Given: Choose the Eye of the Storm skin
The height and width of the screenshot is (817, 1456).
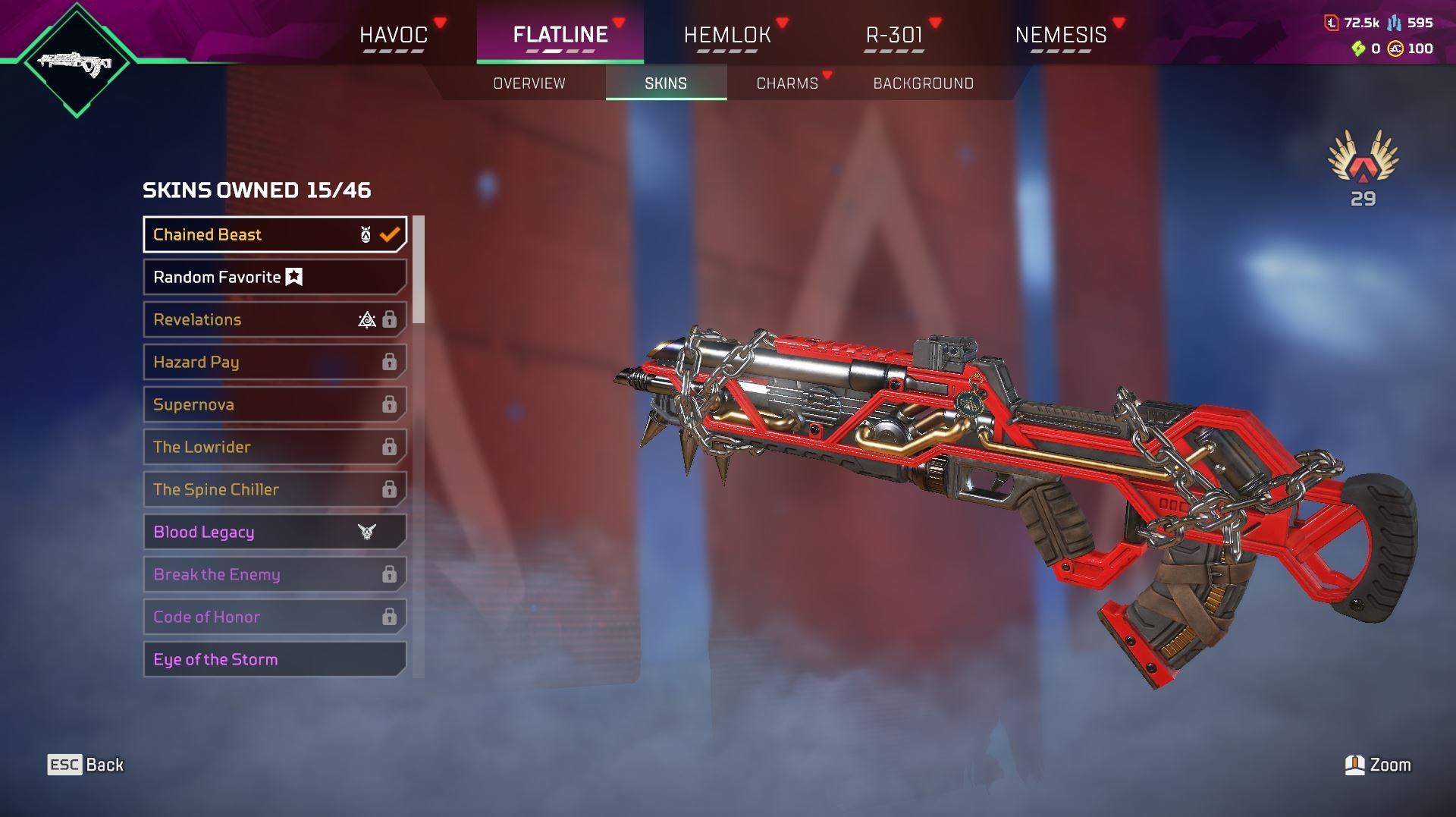Looking at the screenshot, I should pos(275,659).
